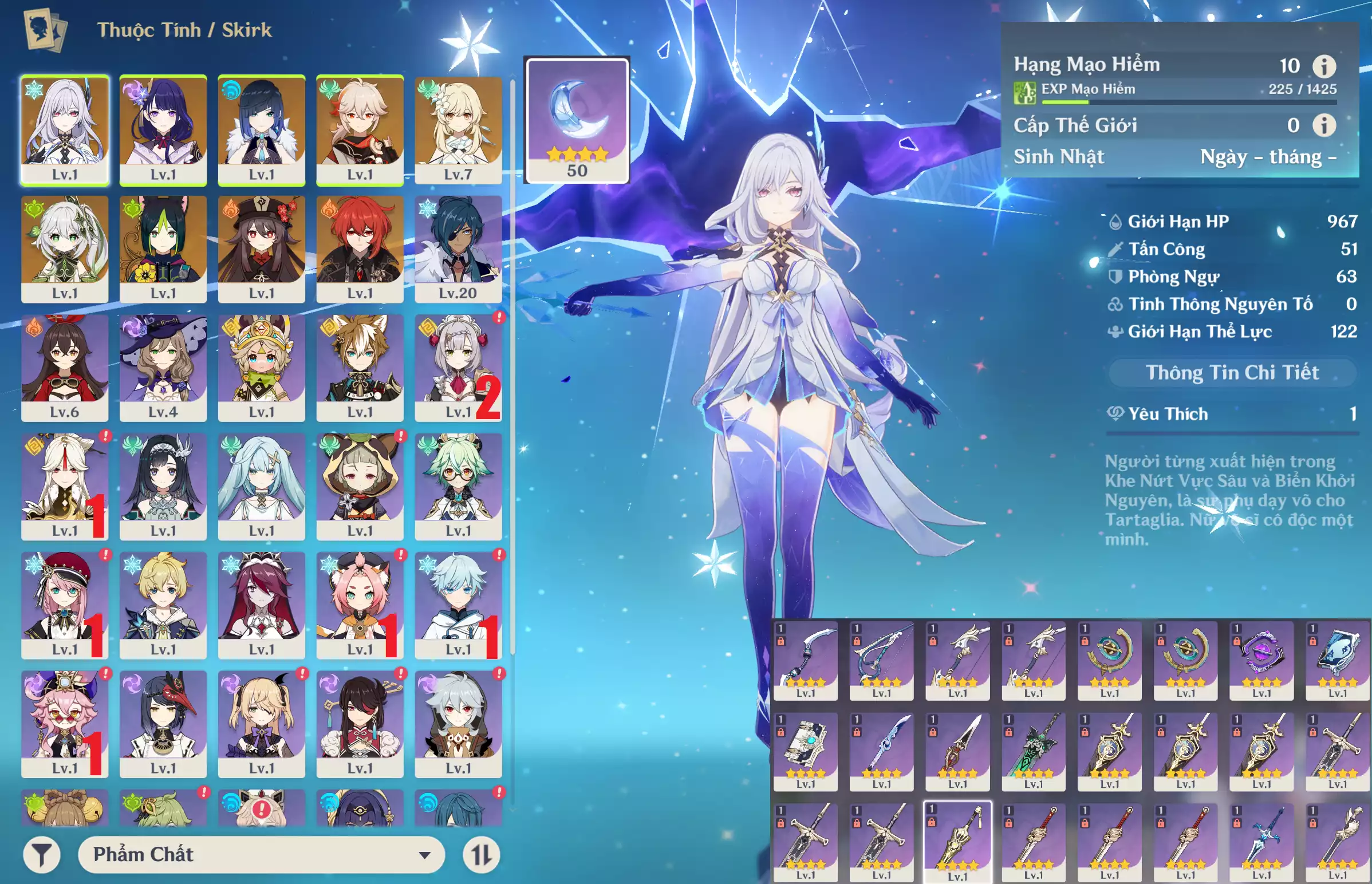
Task: Pick the open book catalyst weapon slot
Action: [805, 750]
